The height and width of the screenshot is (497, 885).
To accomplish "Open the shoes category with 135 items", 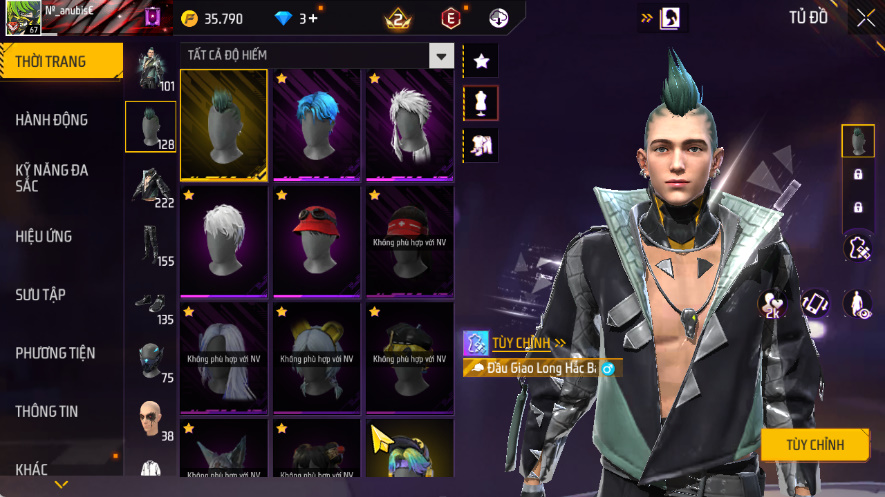I will 150,303.
